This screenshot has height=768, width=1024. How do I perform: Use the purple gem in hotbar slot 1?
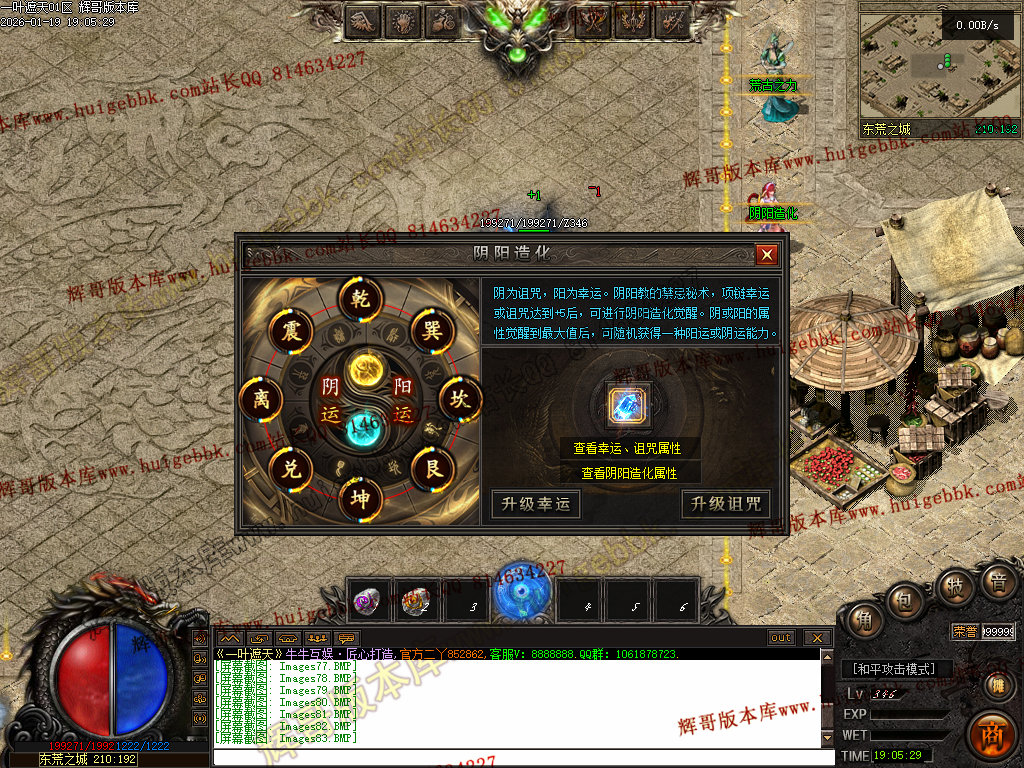pyautogui.click(x=367, y=601)
